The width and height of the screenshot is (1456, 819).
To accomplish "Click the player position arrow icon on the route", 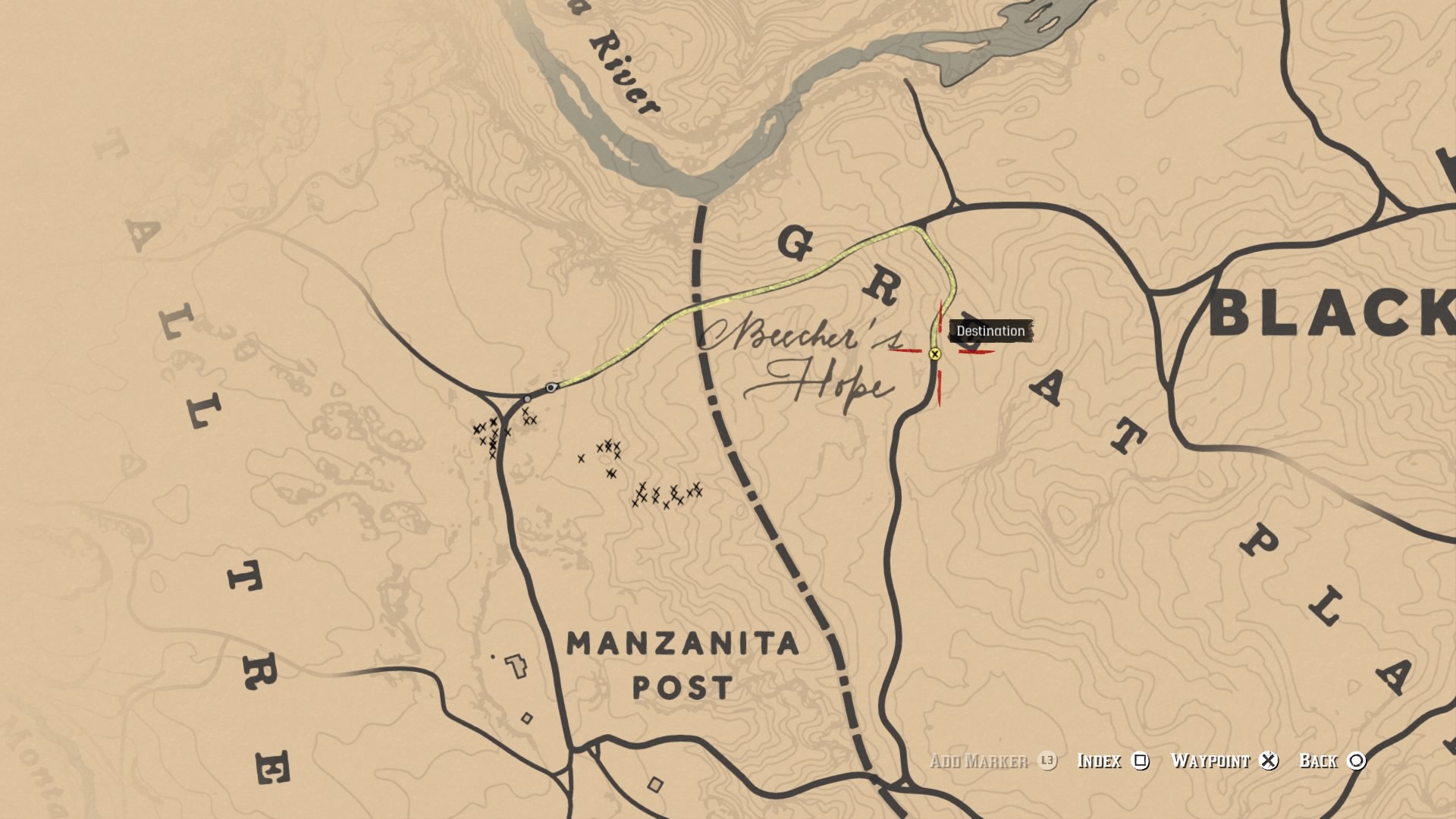I will (551, 388).
